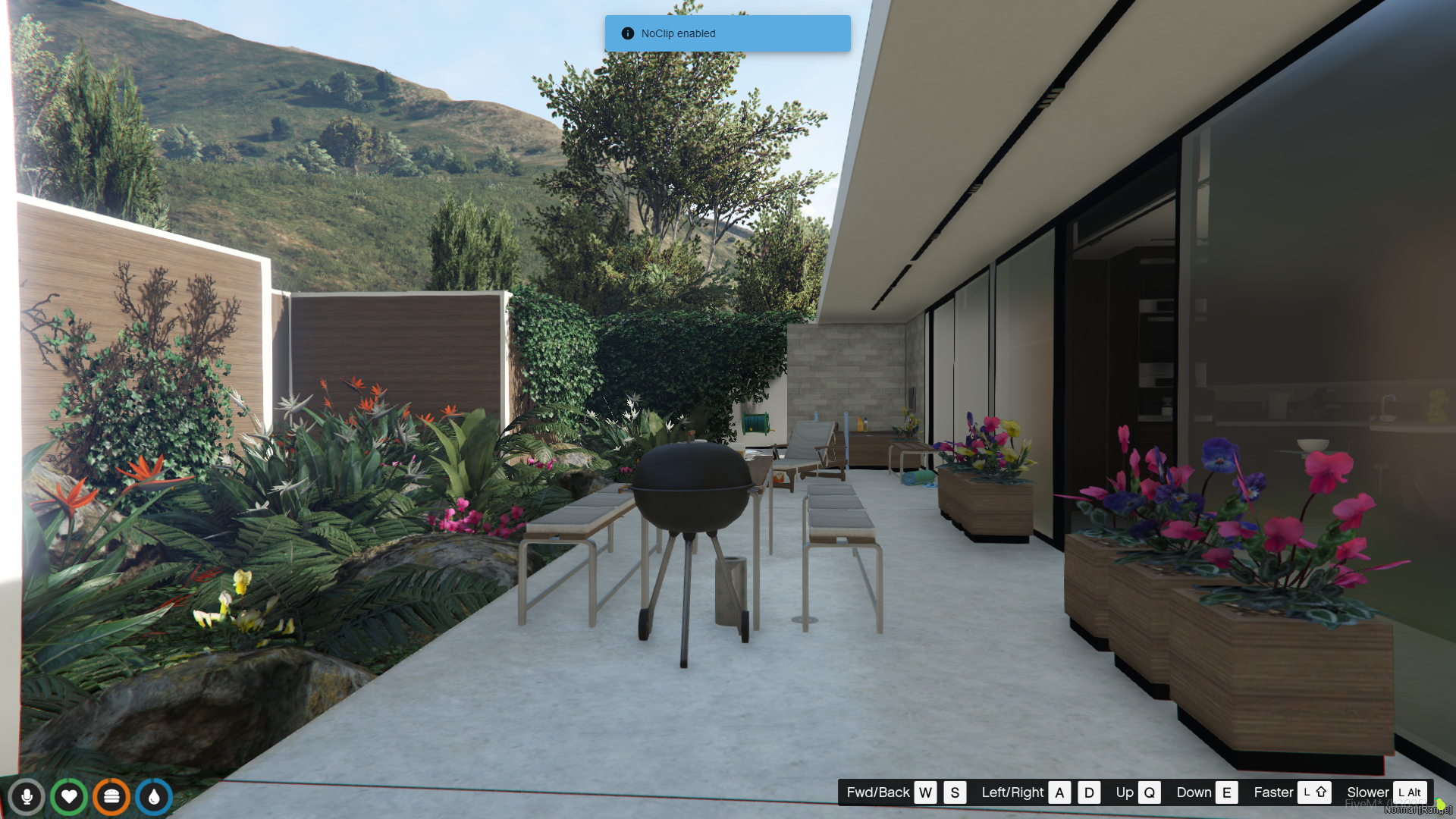Click the microphone voice icon

click(x=27, y=797)
